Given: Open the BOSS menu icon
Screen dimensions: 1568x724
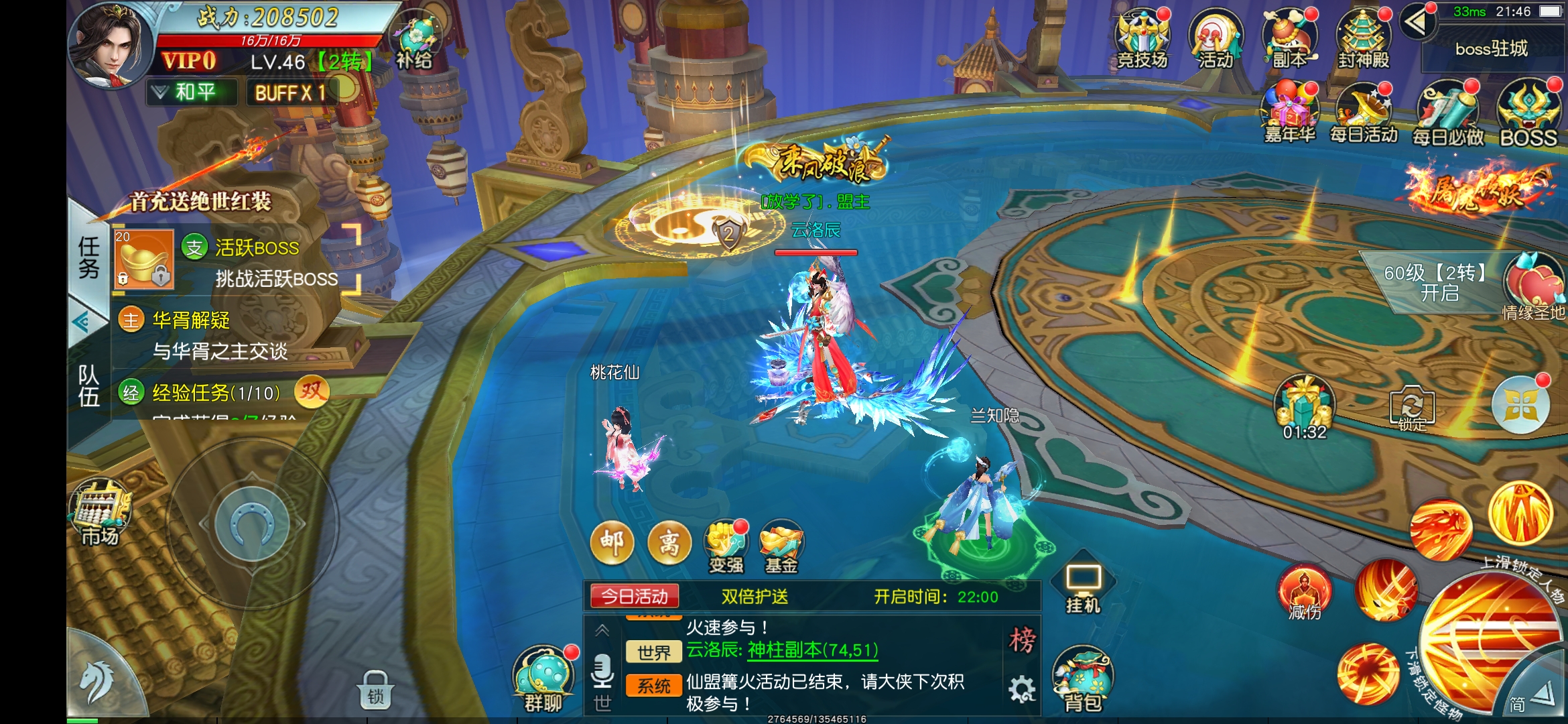Looking at the screenshot, I should point(1528,115).
